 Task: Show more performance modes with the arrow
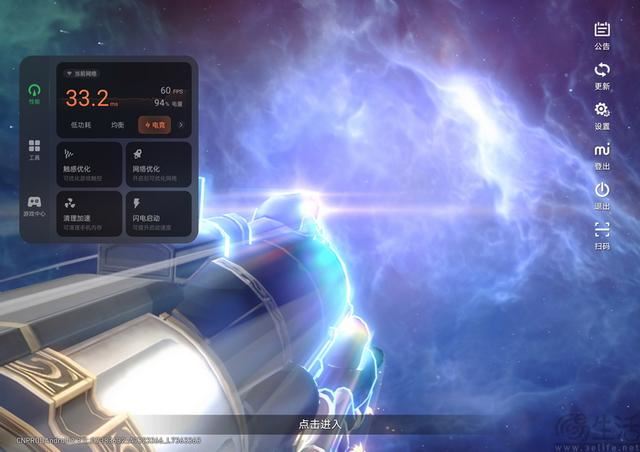click(x=181, y=125)
